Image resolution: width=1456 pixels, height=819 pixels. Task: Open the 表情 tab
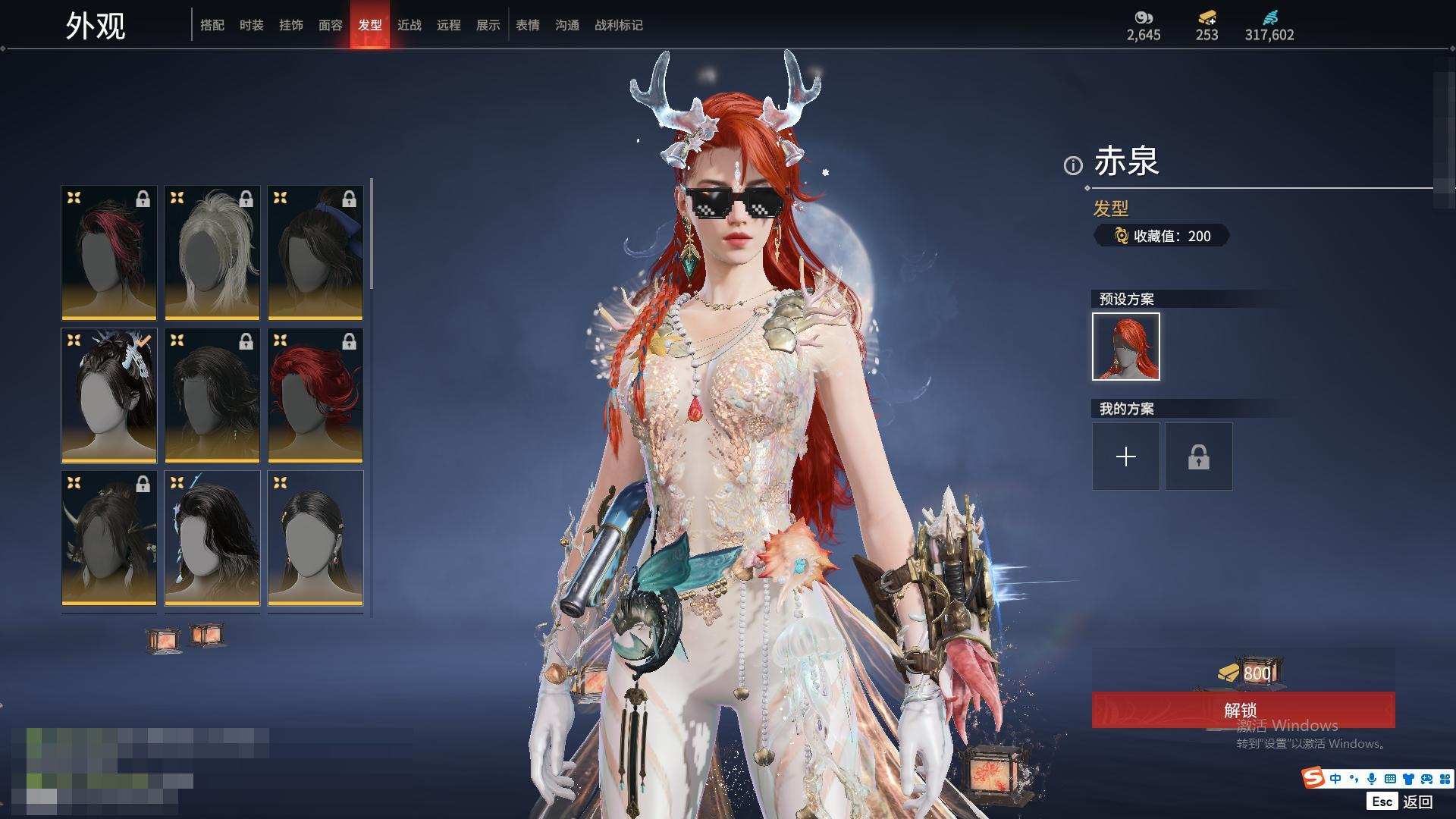527,25
